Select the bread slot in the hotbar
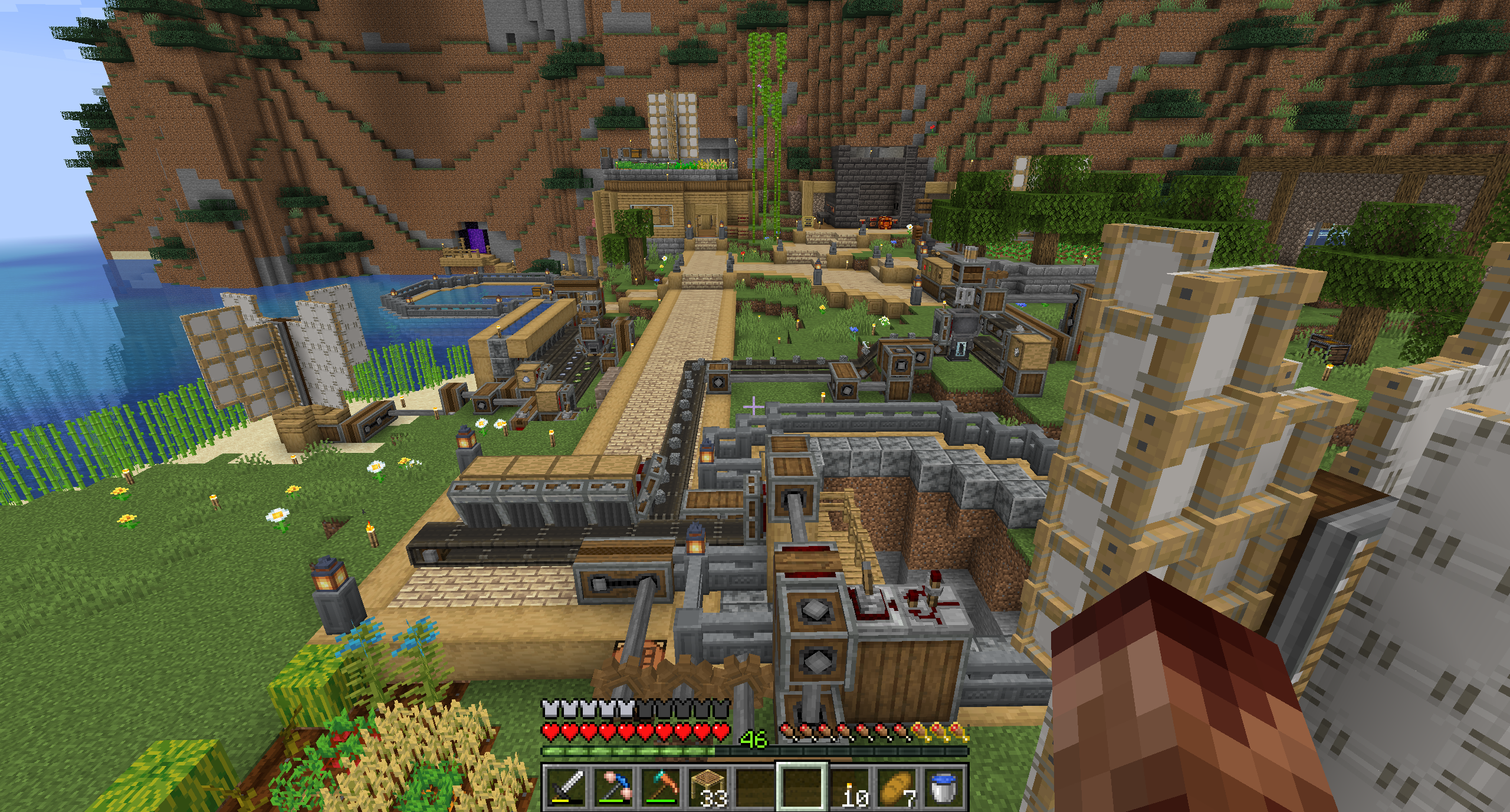The width and height of the screenshot is (1510, 812). click(897, 787)
